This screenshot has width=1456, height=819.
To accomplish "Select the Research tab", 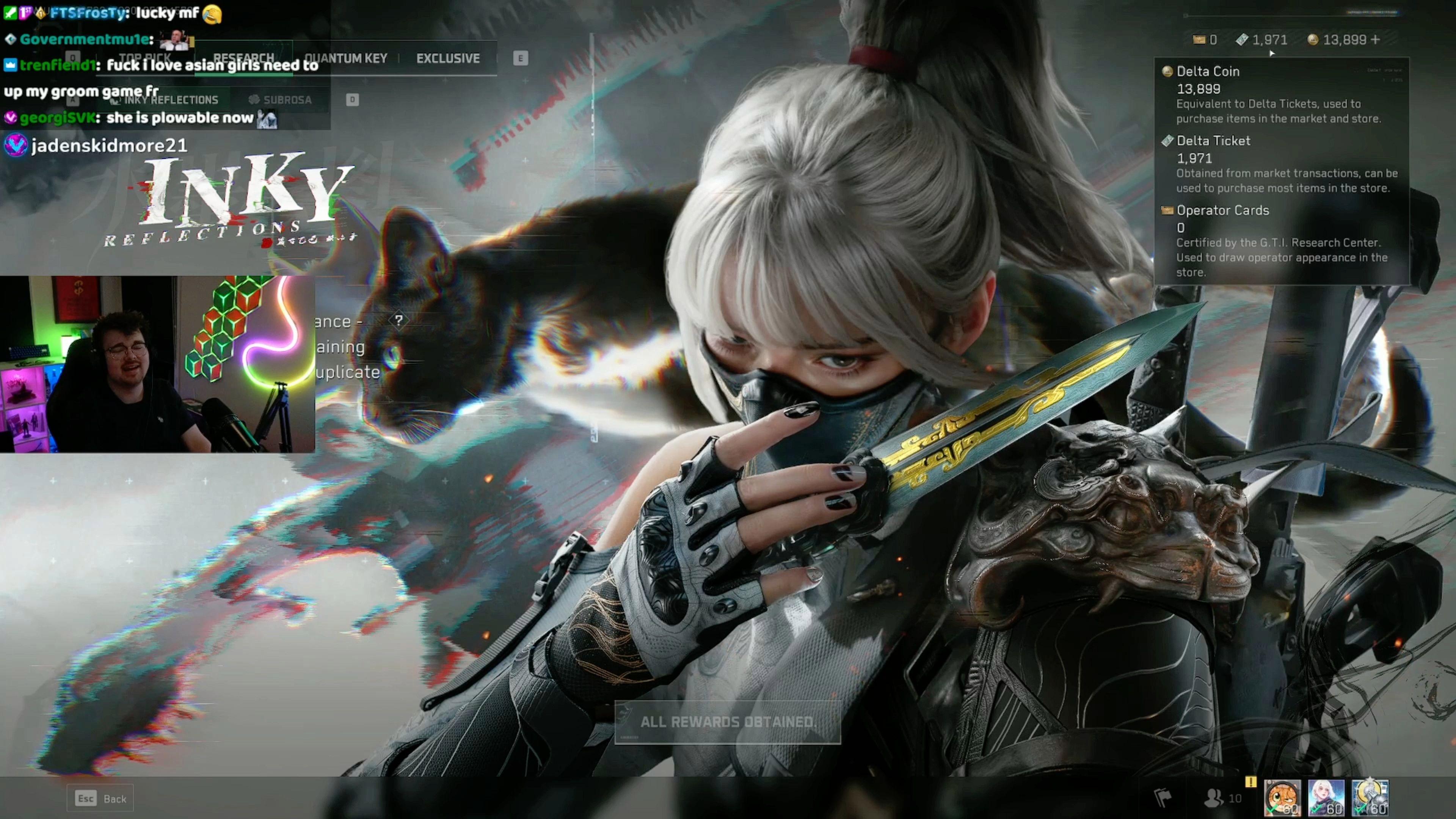I will [243, 58].
